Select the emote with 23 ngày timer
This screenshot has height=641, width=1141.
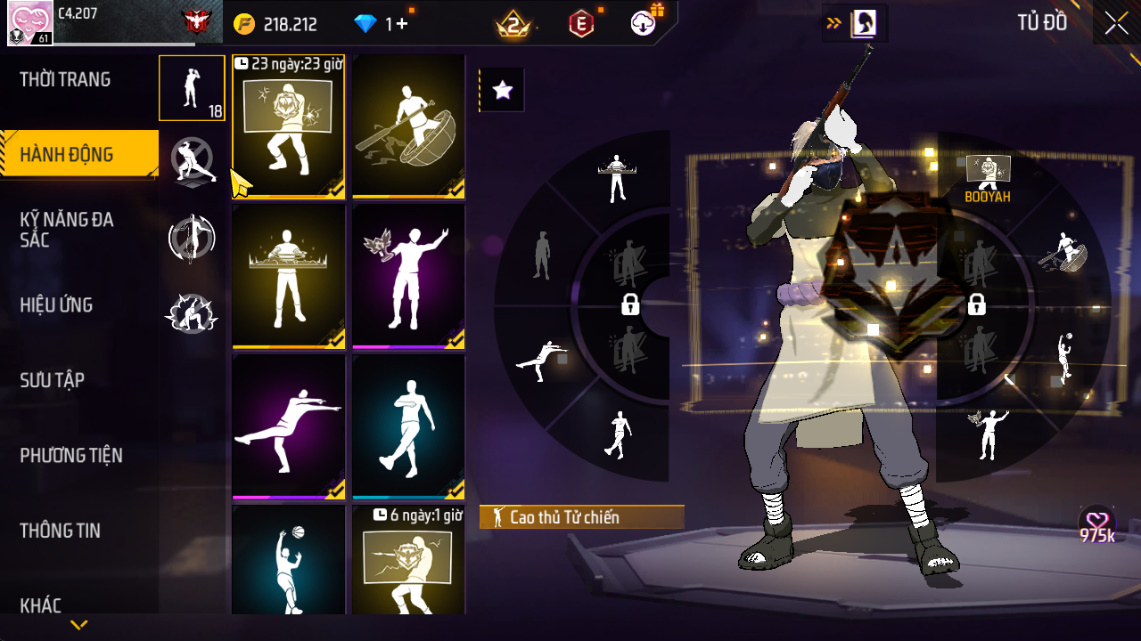(x=289, y=126)
